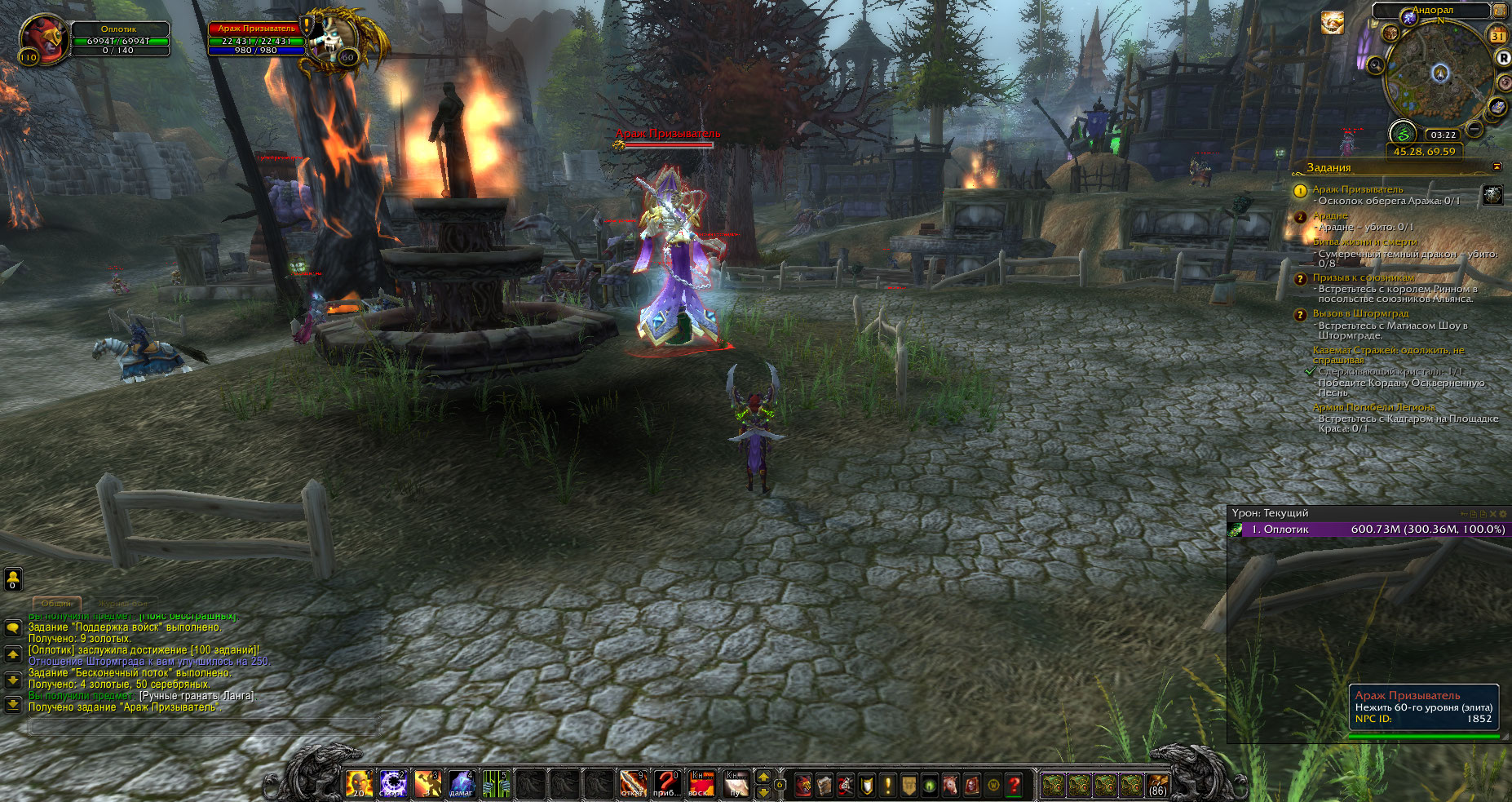The image size is (1512, 802).
Task: Activate the action slot labeled откат
Action: click(x=633, y=784)
